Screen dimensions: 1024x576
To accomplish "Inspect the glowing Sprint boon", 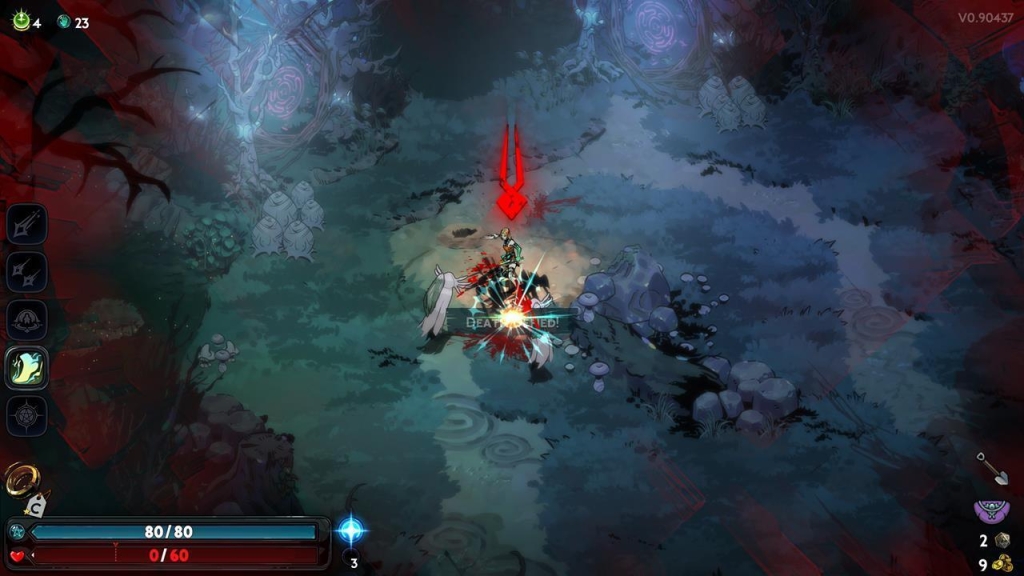I will coord(27,368).
